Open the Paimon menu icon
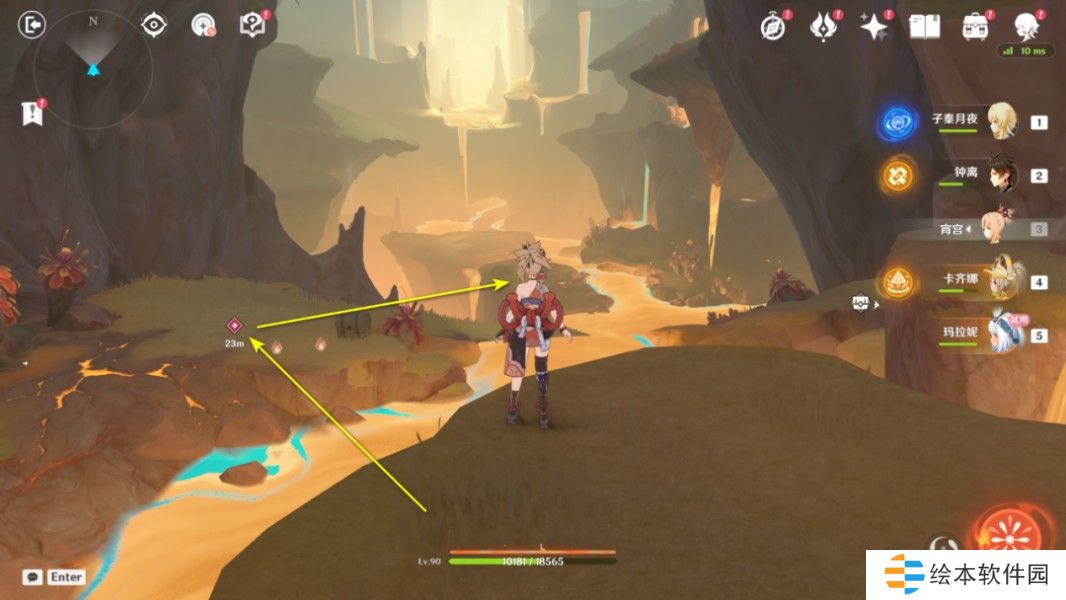 tap(1026, 27)
